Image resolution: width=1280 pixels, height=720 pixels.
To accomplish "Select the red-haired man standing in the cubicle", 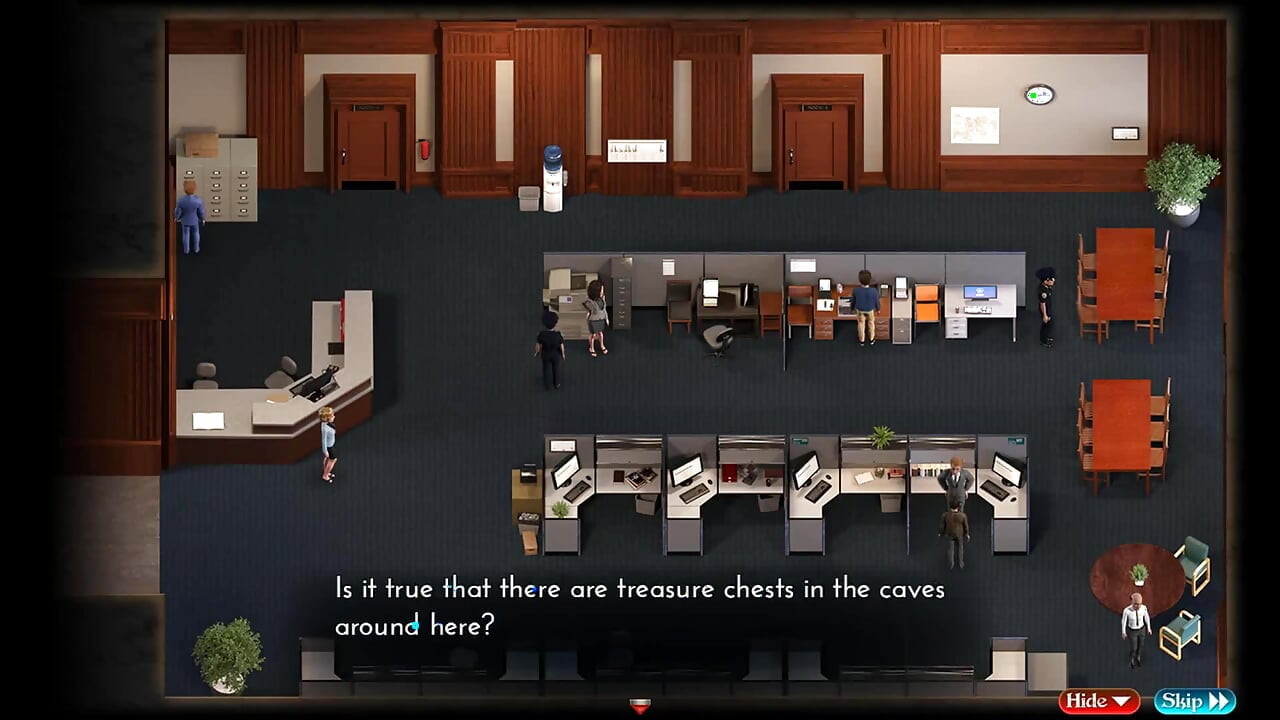I will [x=956, y=480].
